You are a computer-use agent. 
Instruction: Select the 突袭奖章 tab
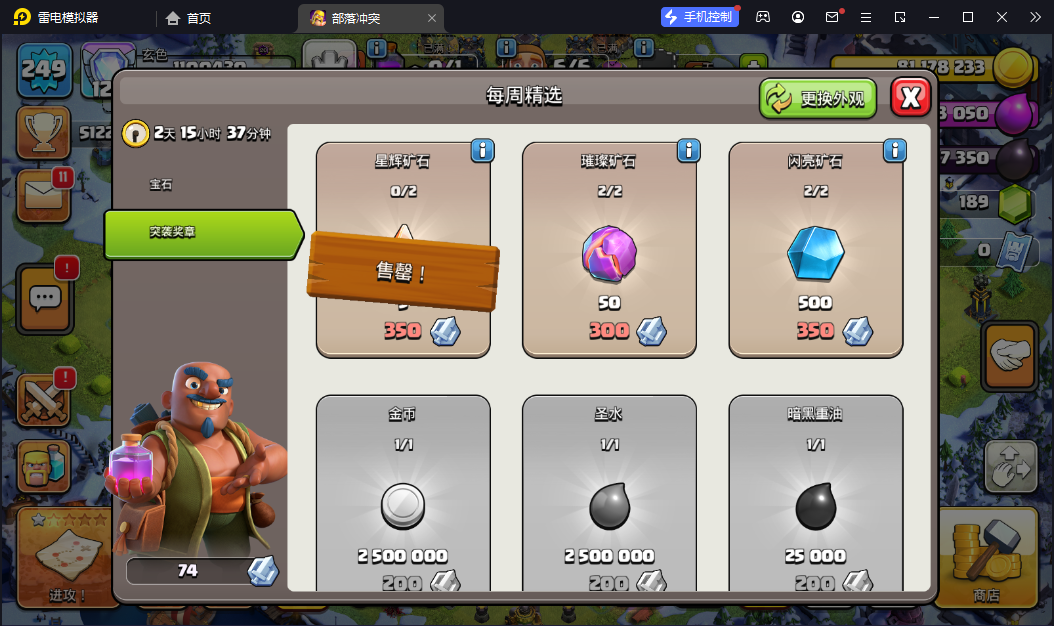[x=200, y=232]
